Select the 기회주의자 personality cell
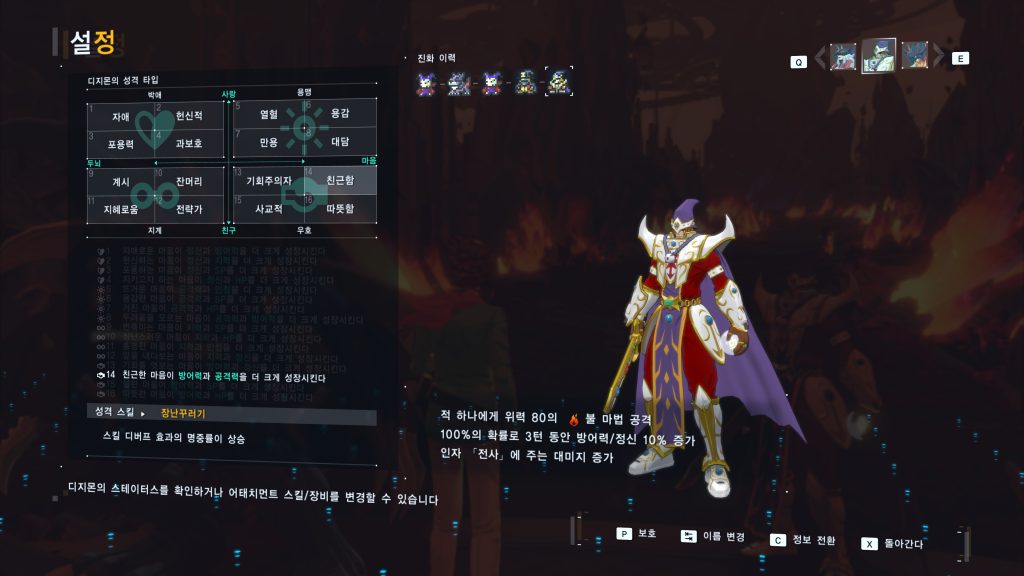Screen dimensions: 1024x576 (x=268, y=181)
